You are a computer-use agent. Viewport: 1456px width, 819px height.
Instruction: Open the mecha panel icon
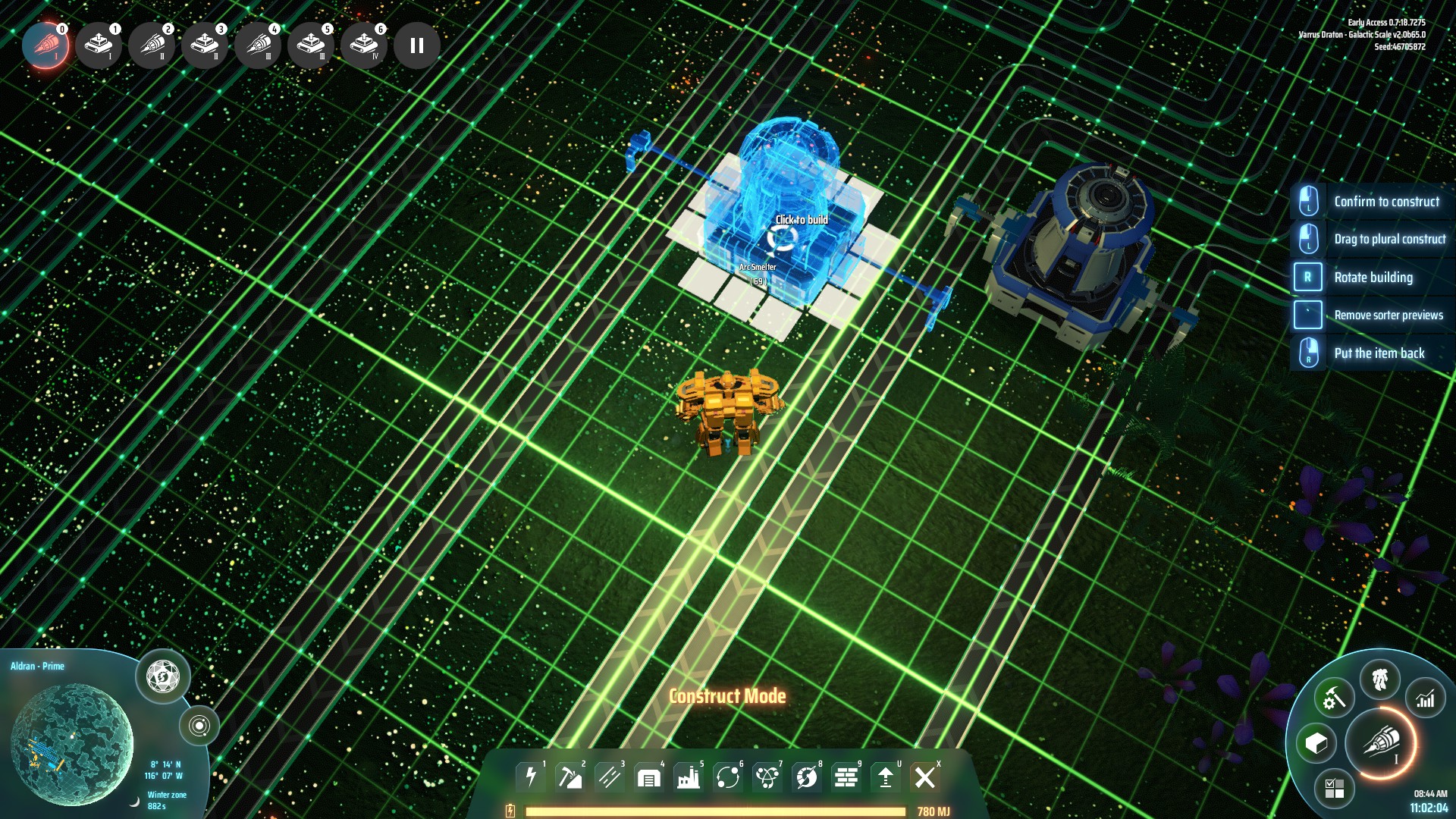(x=1380, y=679)
